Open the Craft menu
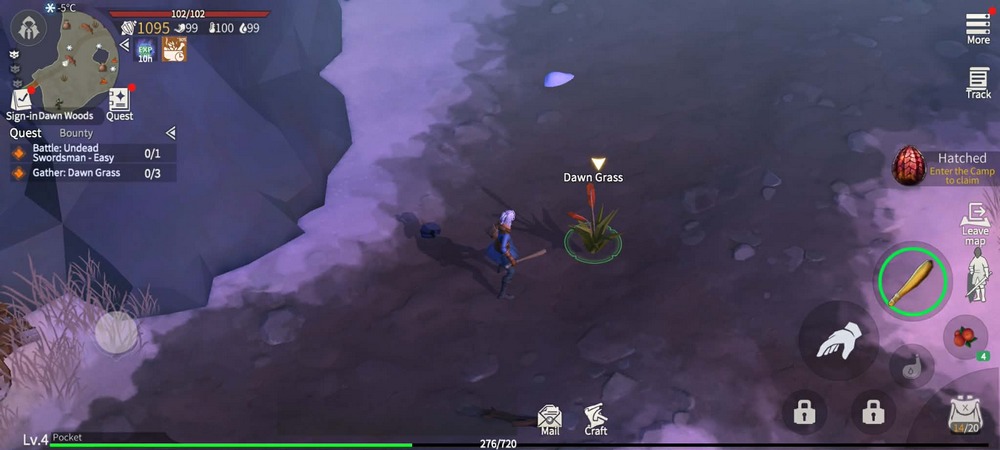The image size is (1000, 450). tap(596, 419)
